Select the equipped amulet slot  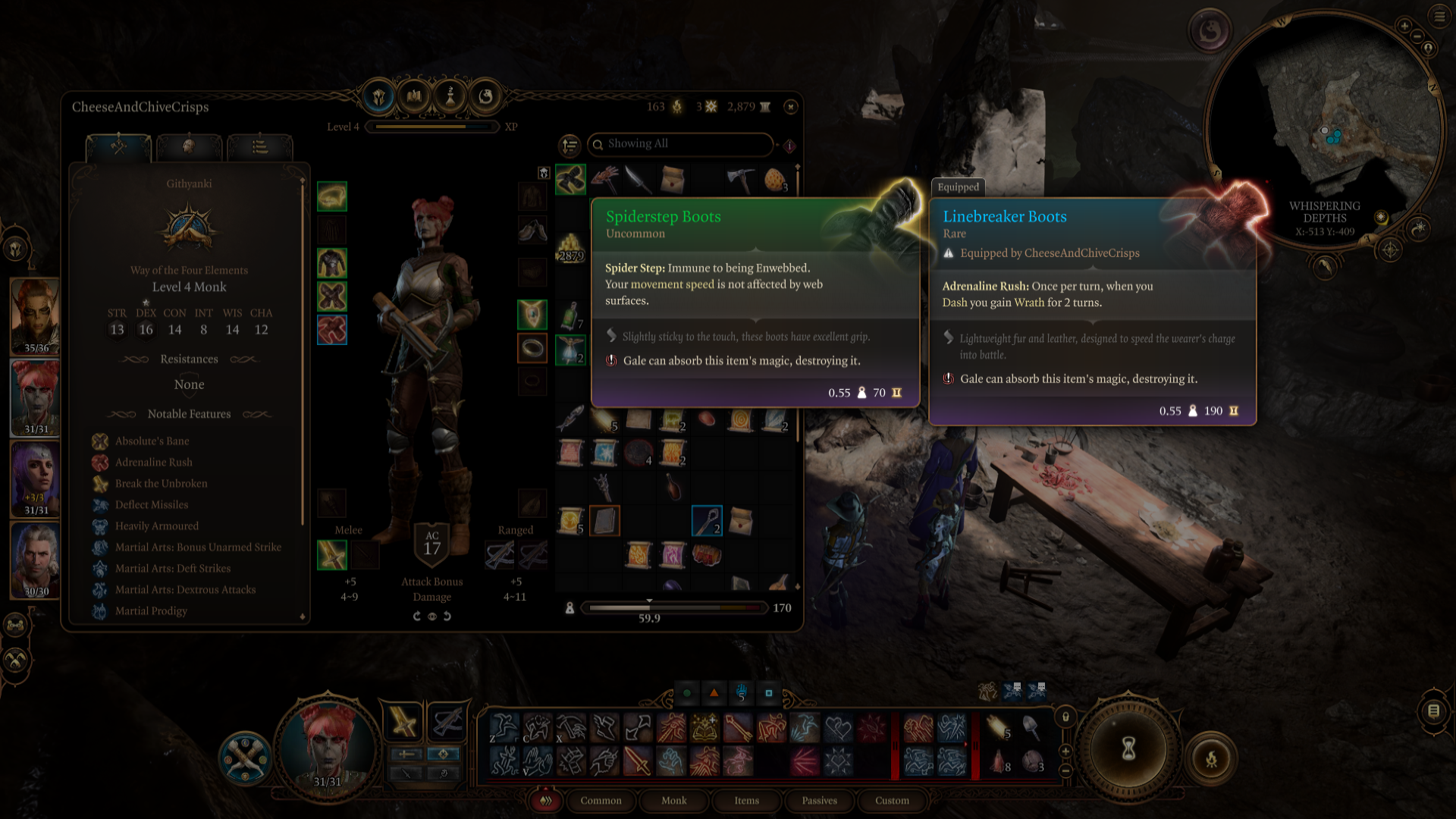click(532, 315)
